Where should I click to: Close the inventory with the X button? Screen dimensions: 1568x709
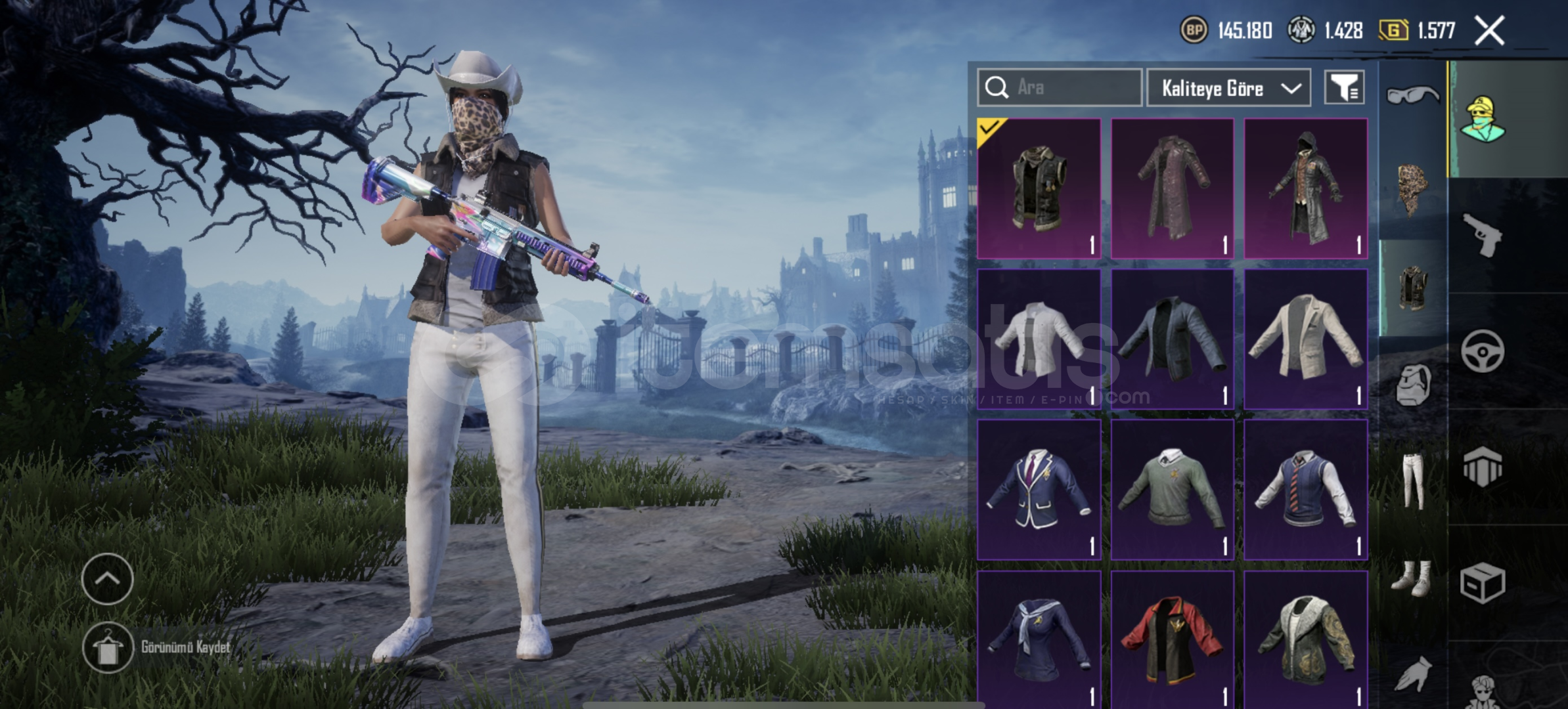1489,31
